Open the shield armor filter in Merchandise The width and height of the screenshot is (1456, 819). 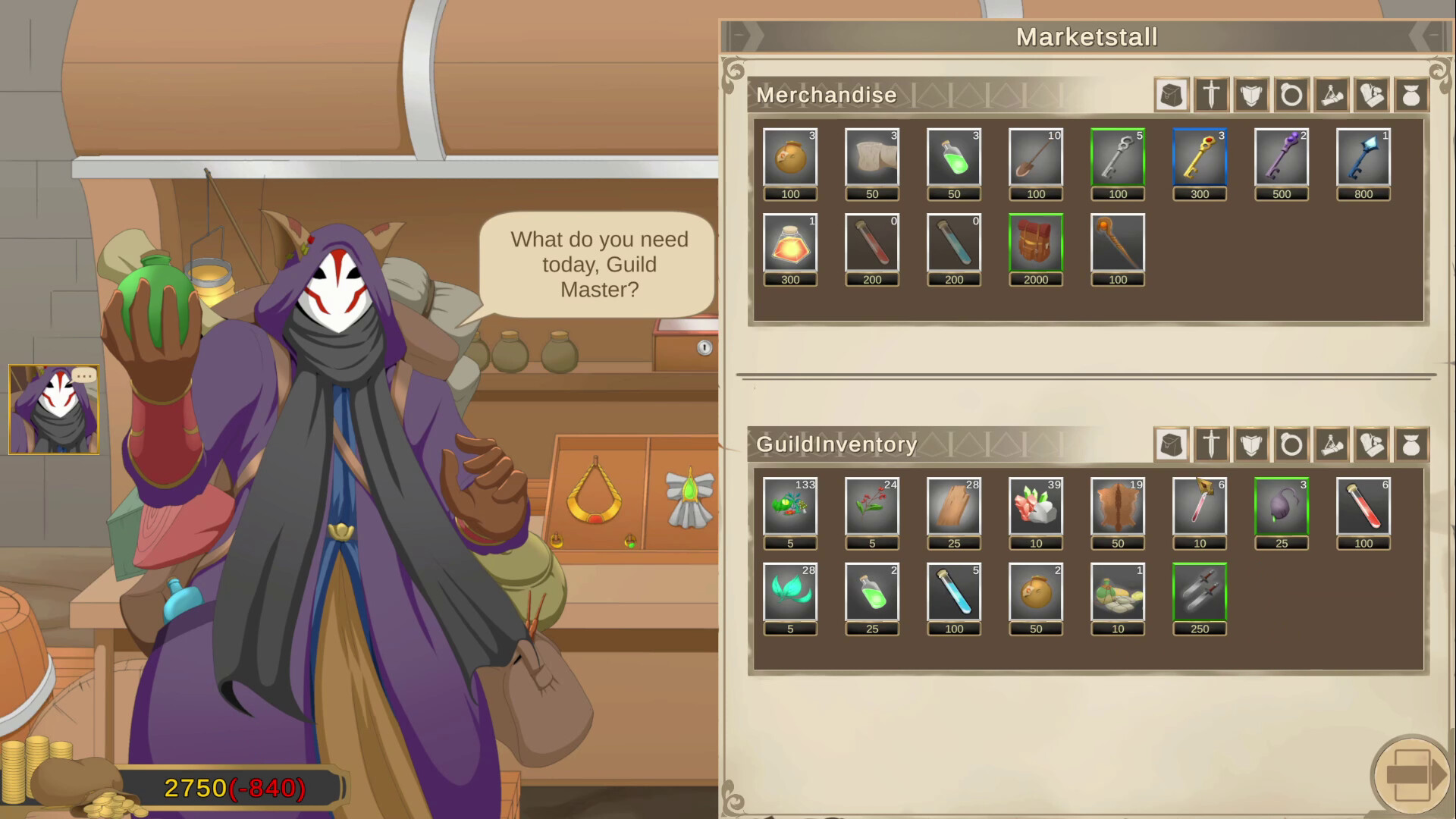click(1251, 95)
